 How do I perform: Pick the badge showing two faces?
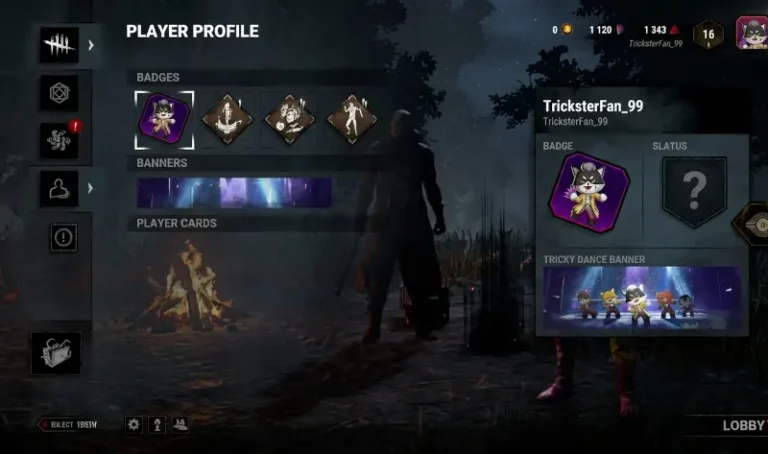coord(289,119)
